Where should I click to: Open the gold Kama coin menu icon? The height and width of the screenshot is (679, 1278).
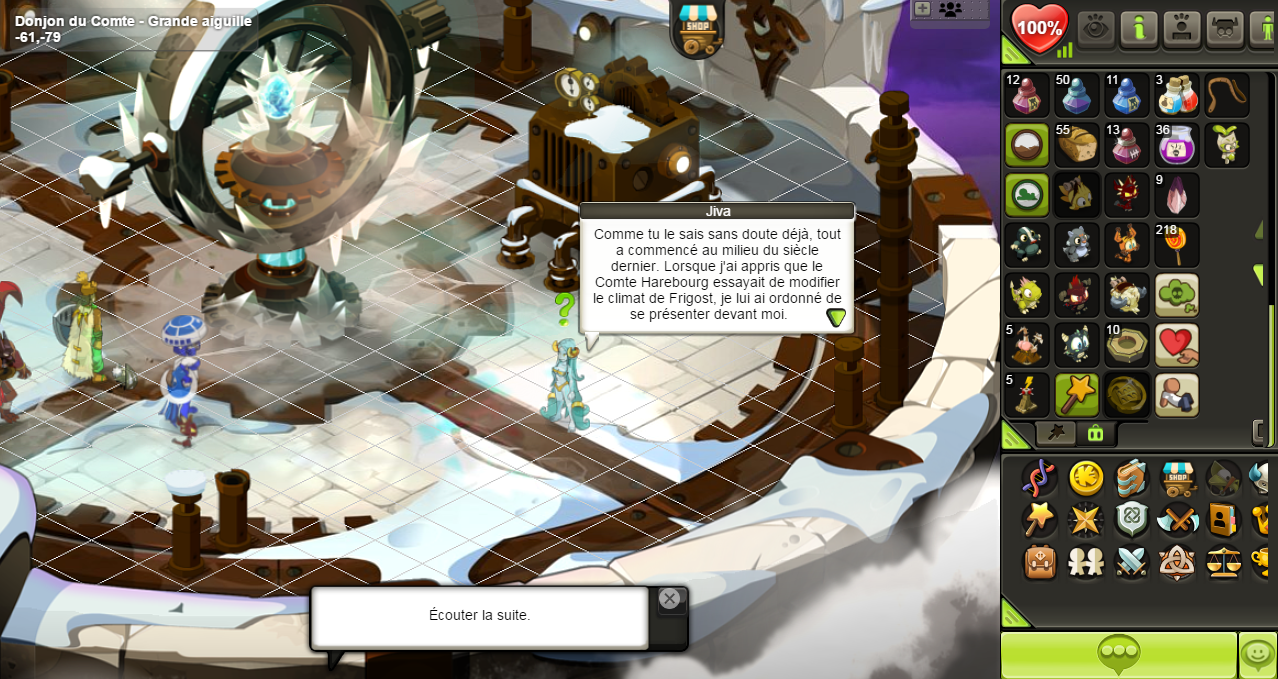point(1086,478)
